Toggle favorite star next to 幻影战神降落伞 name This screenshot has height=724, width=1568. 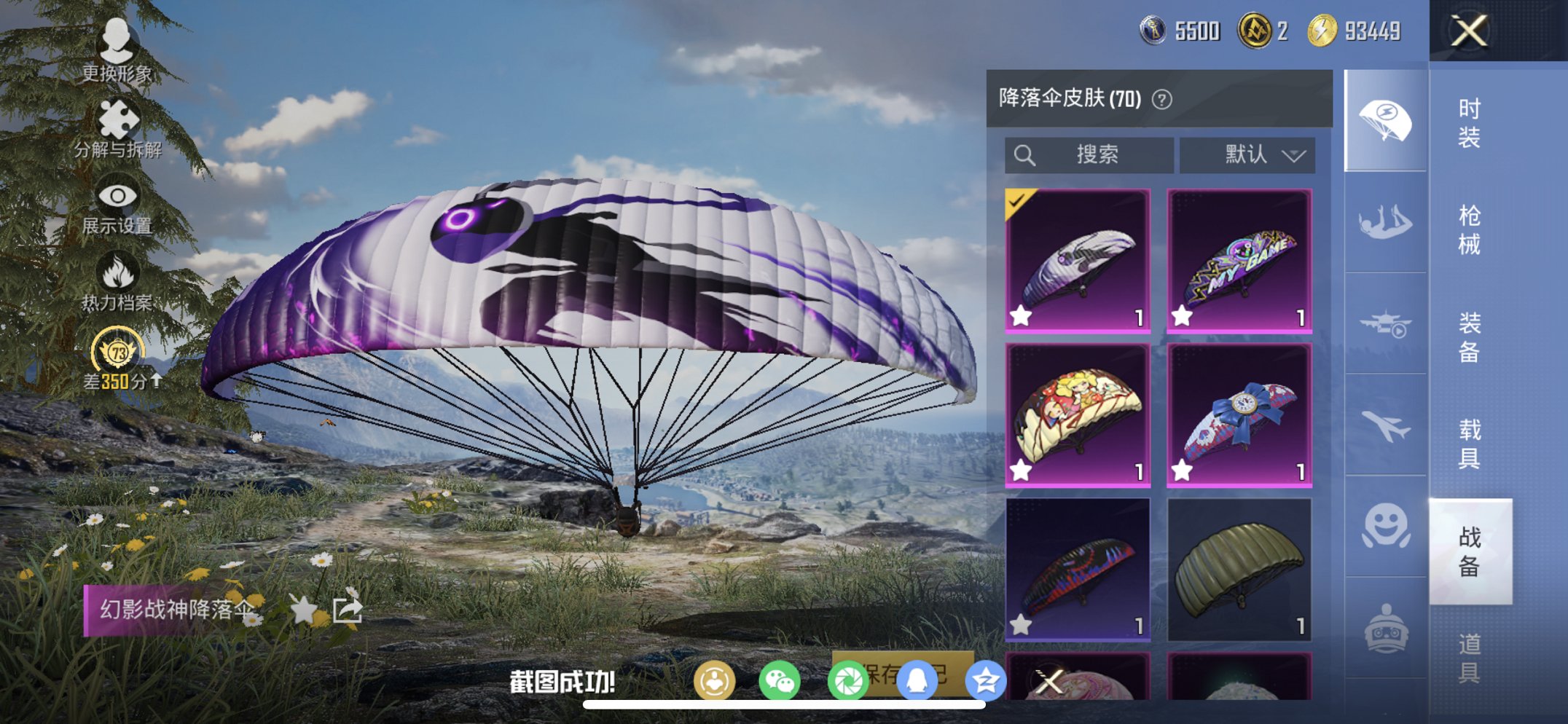point(302,607)
